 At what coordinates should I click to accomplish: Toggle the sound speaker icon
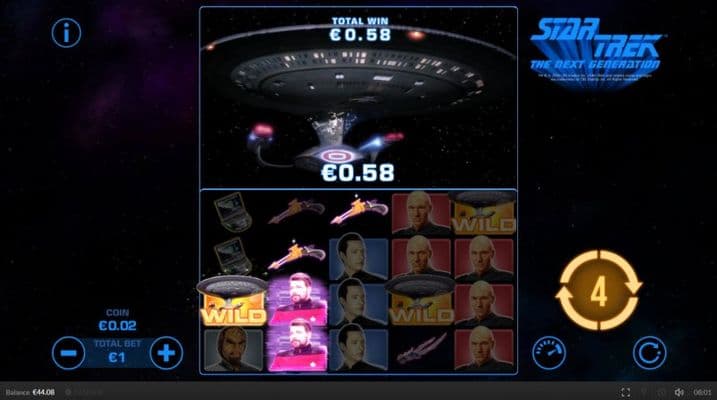(x=679, y=392)
